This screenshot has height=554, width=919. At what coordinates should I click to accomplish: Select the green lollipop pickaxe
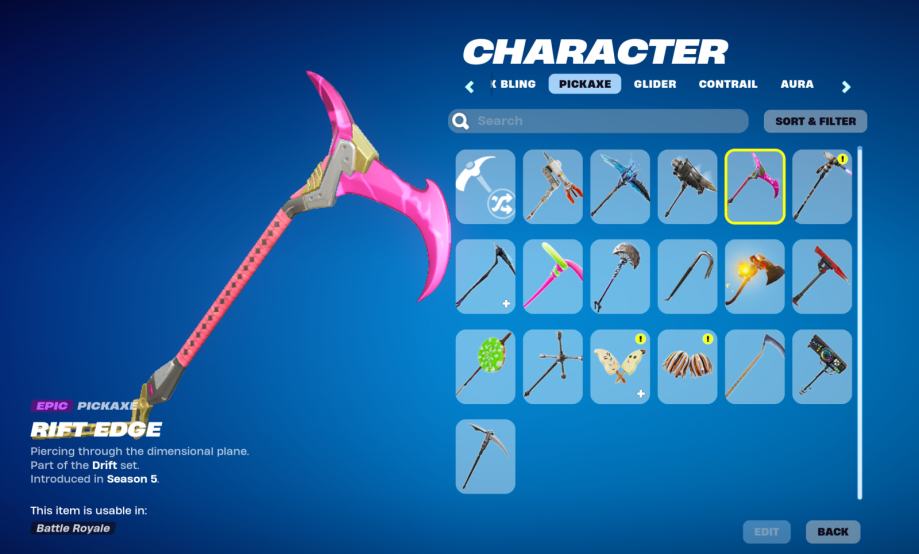(x=486, y=366)
